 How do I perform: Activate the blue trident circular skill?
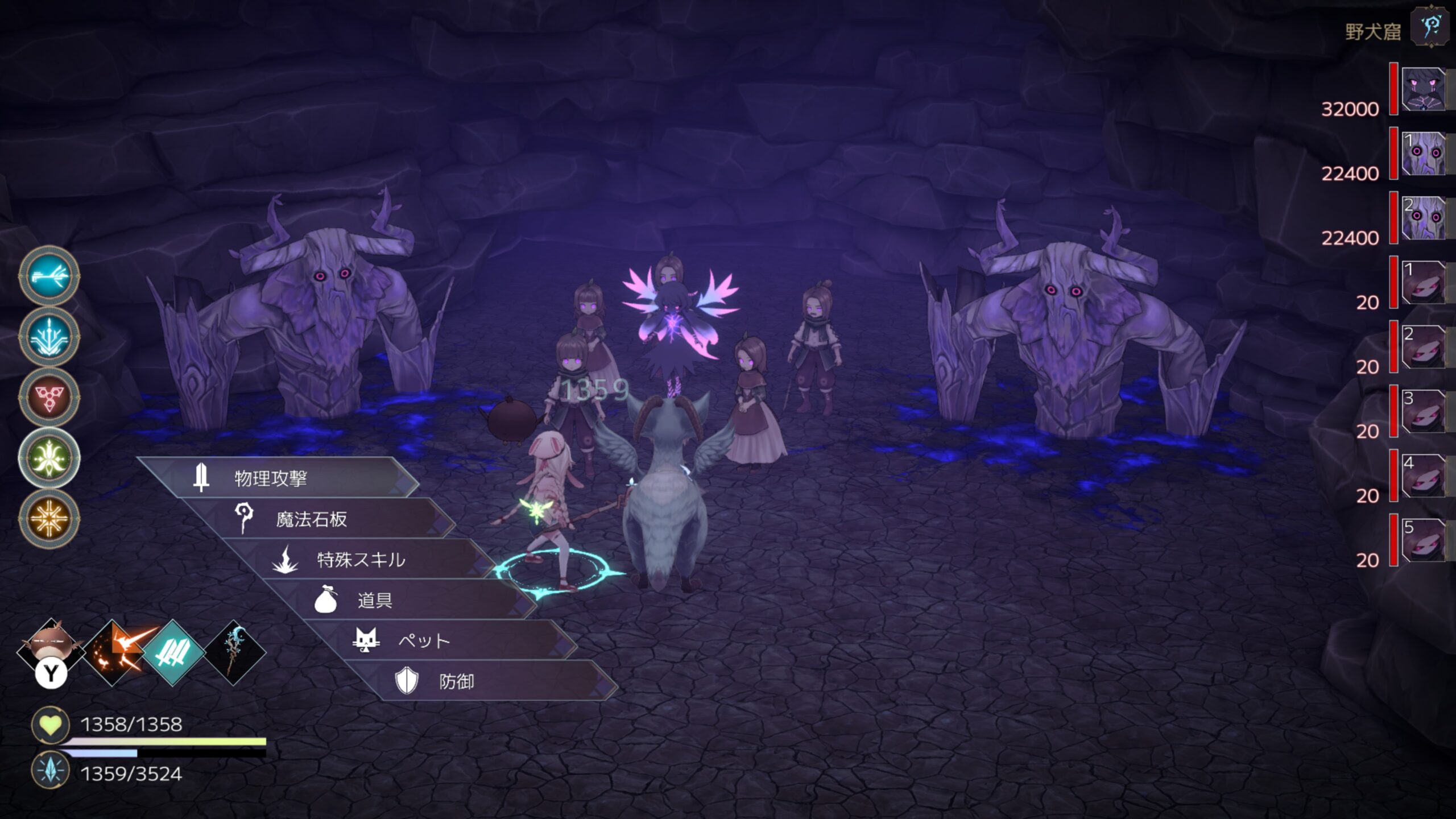tap(49, 337)
